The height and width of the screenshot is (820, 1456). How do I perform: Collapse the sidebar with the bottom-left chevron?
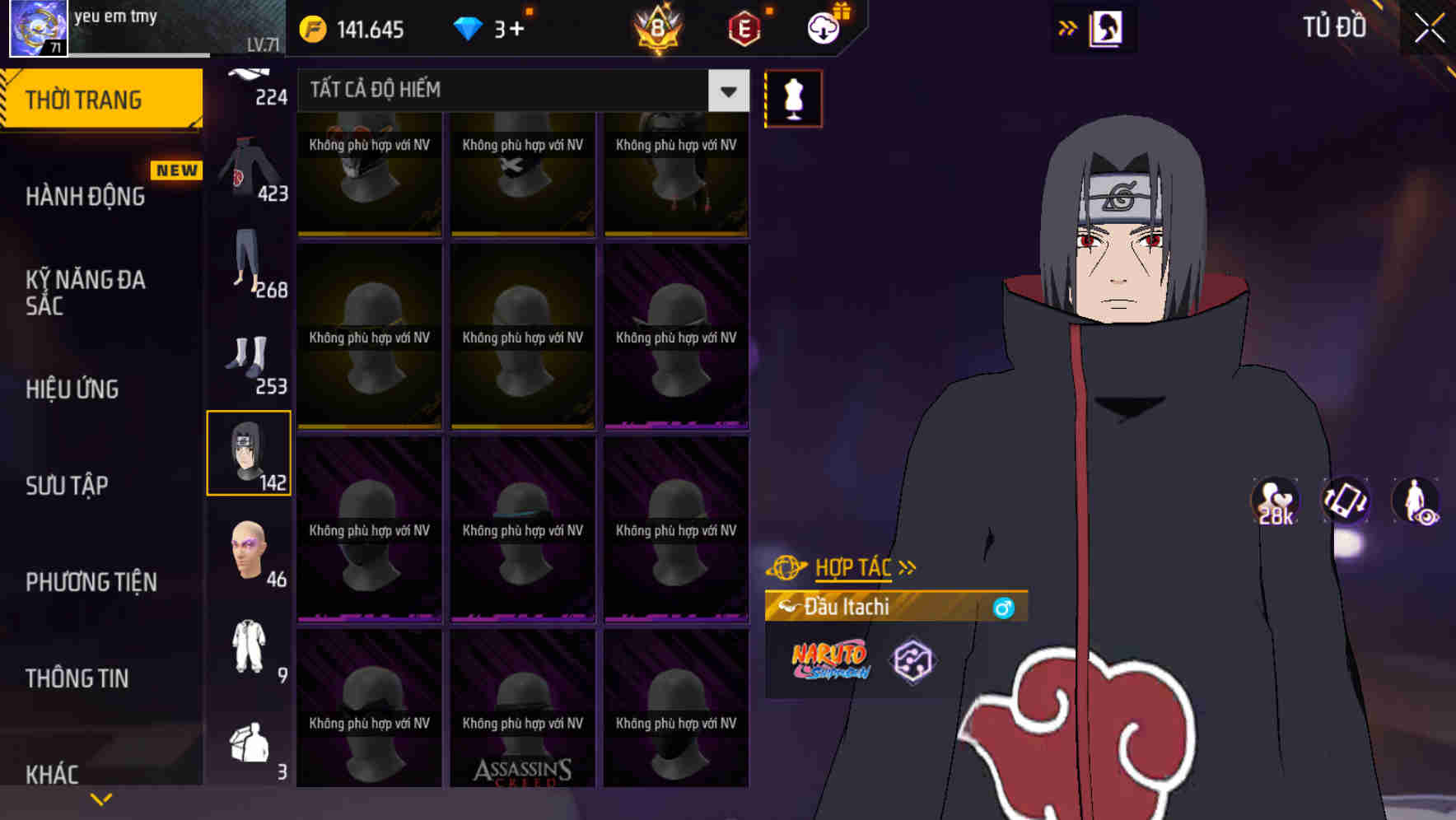pos(100,798)
